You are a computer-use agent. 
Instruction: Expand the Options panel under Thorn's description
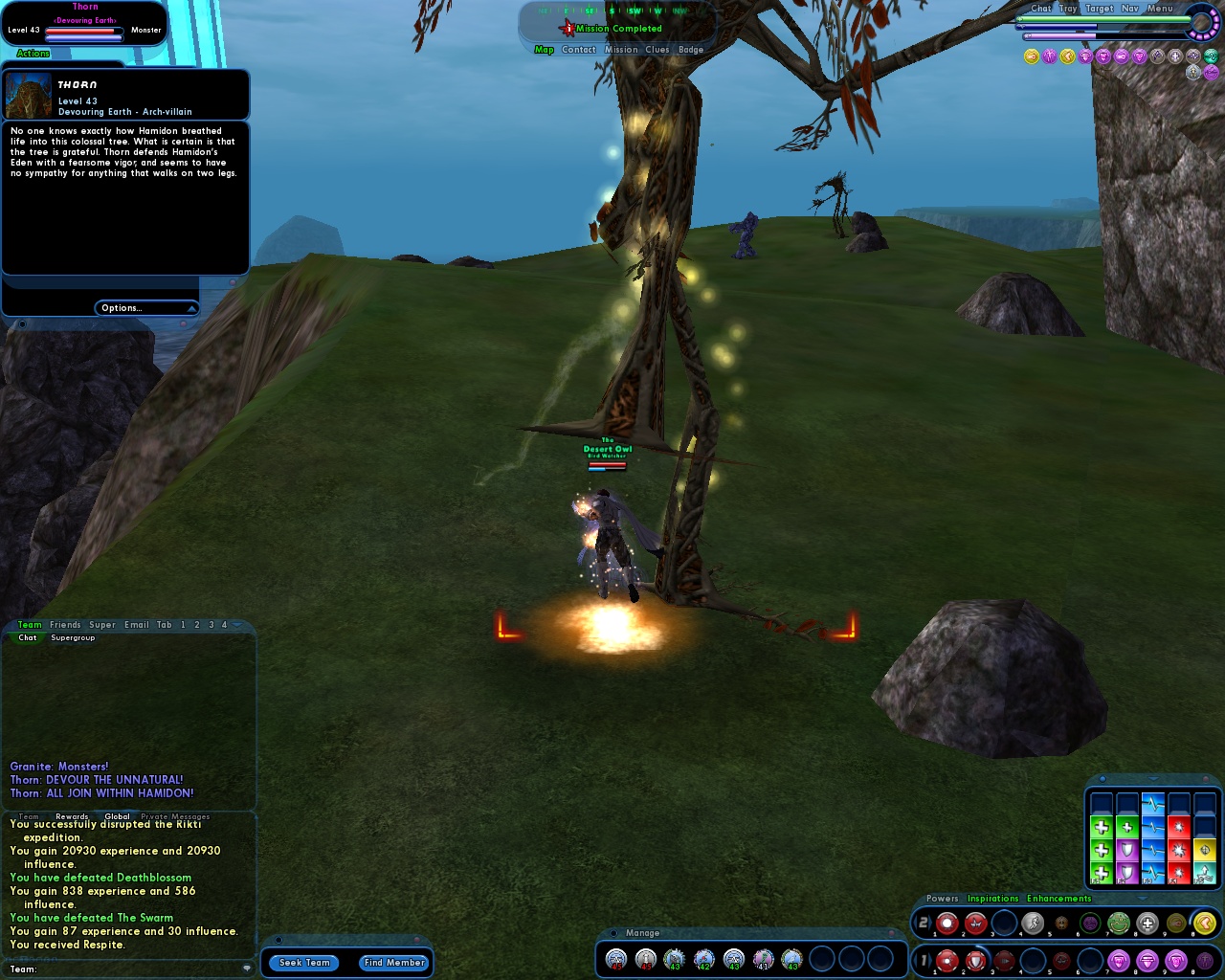point(146,307)
